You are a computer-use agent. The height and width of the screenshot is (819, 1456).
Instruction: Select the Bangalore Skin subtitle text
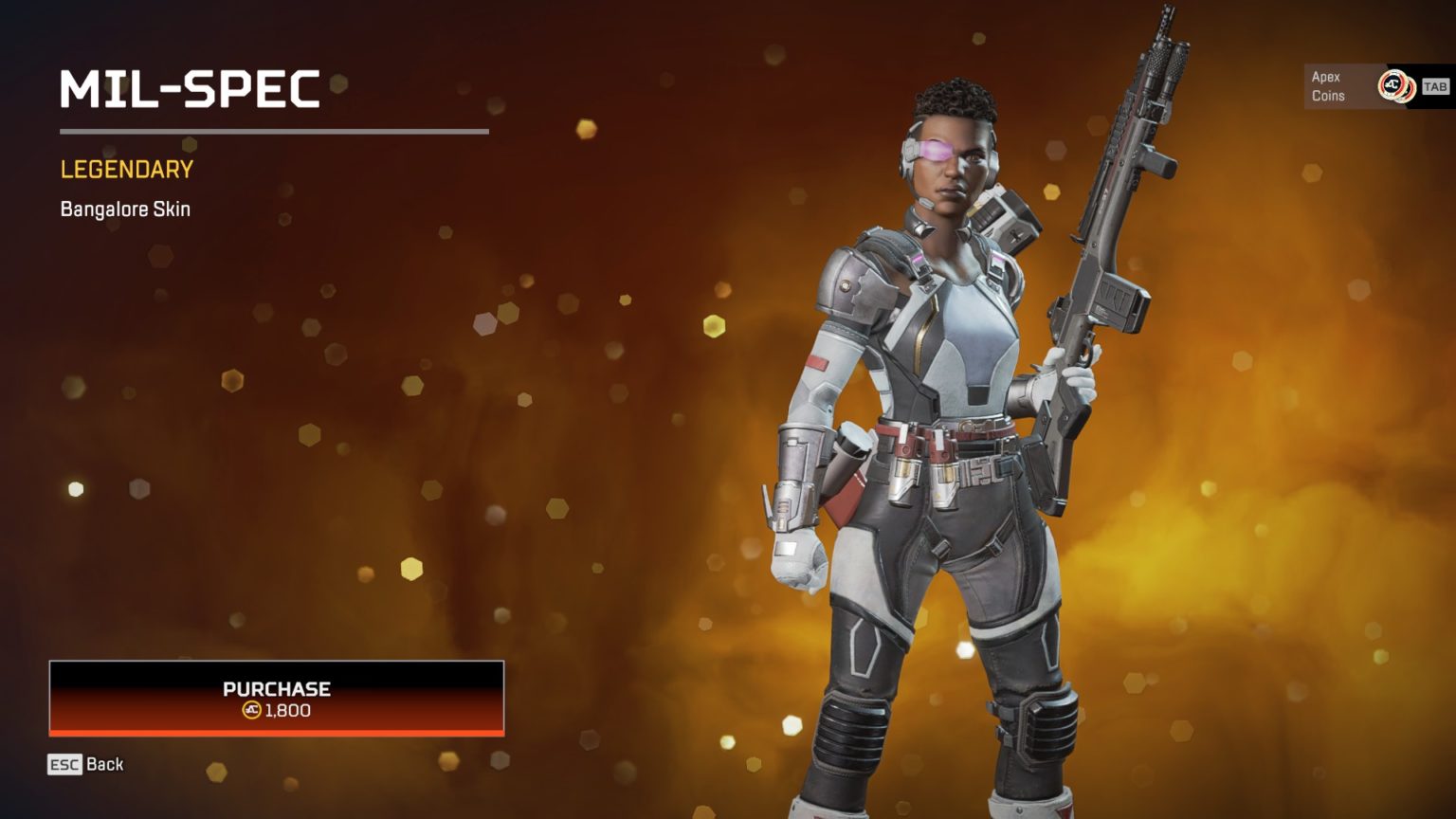[x=123, y=209]
